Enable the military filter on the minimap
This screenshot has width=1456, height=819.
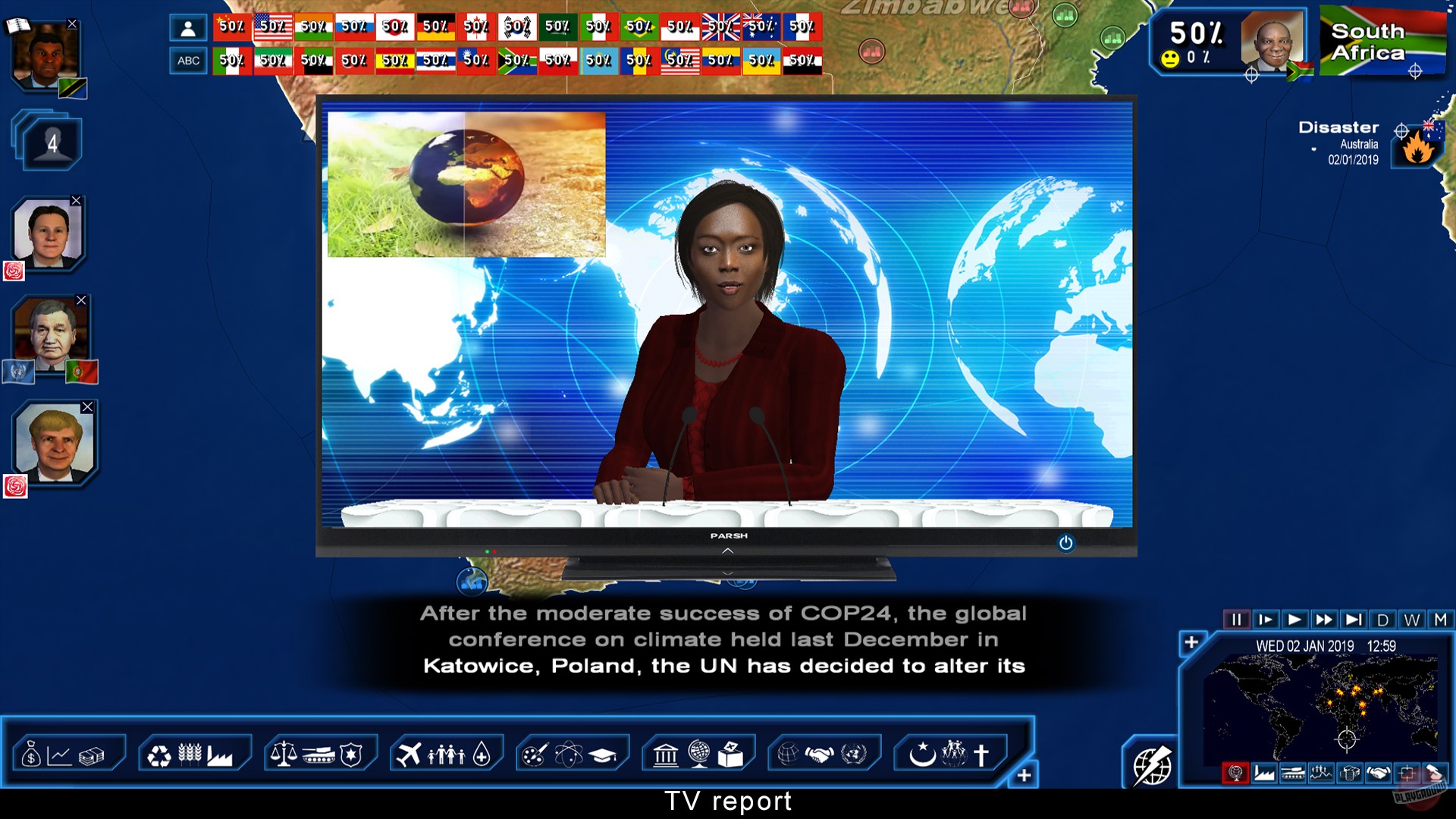[x=1293, y=773]
